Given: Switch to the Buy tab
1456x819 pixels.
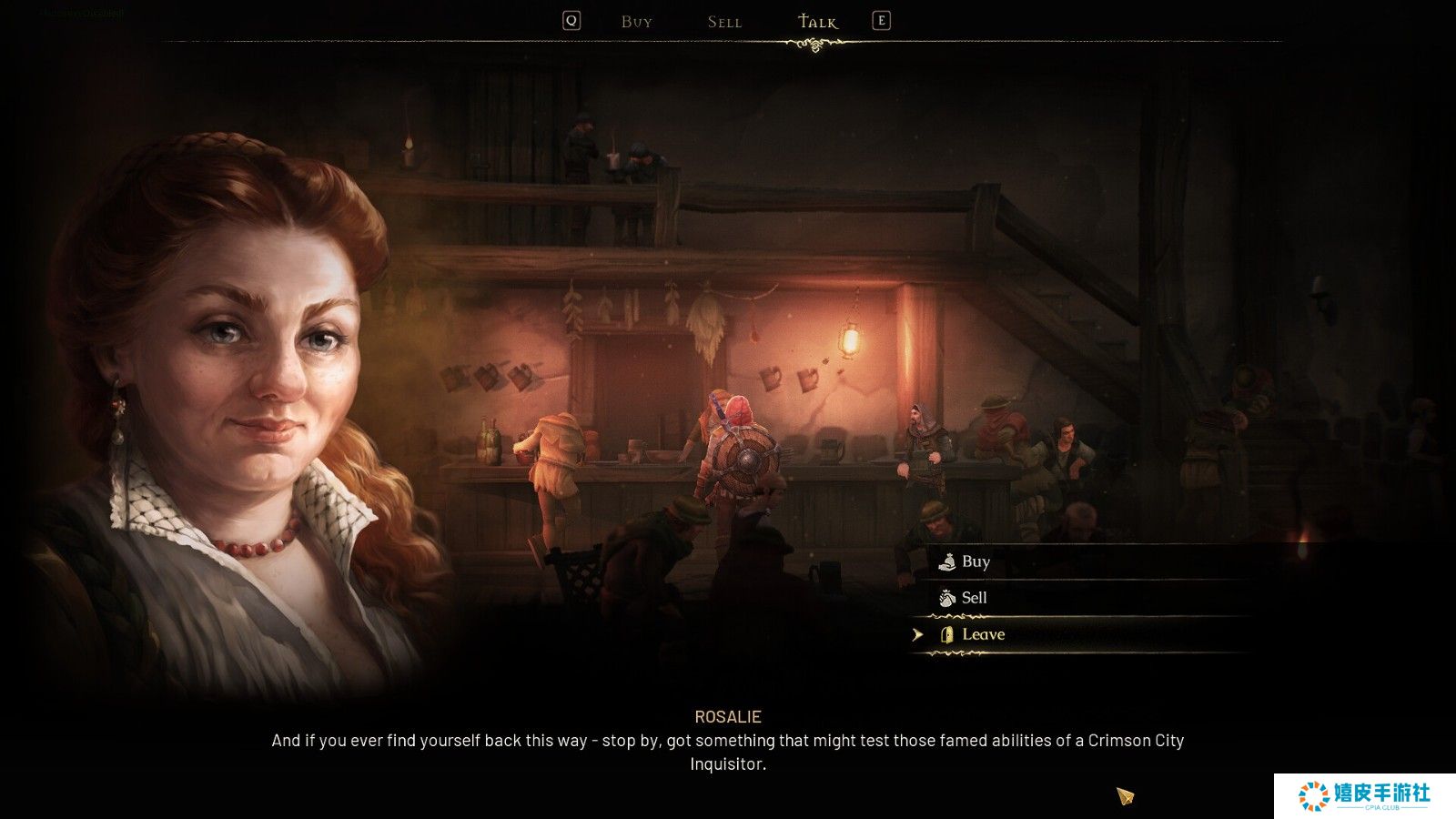Looking at the screenshot, I should 636,22.
